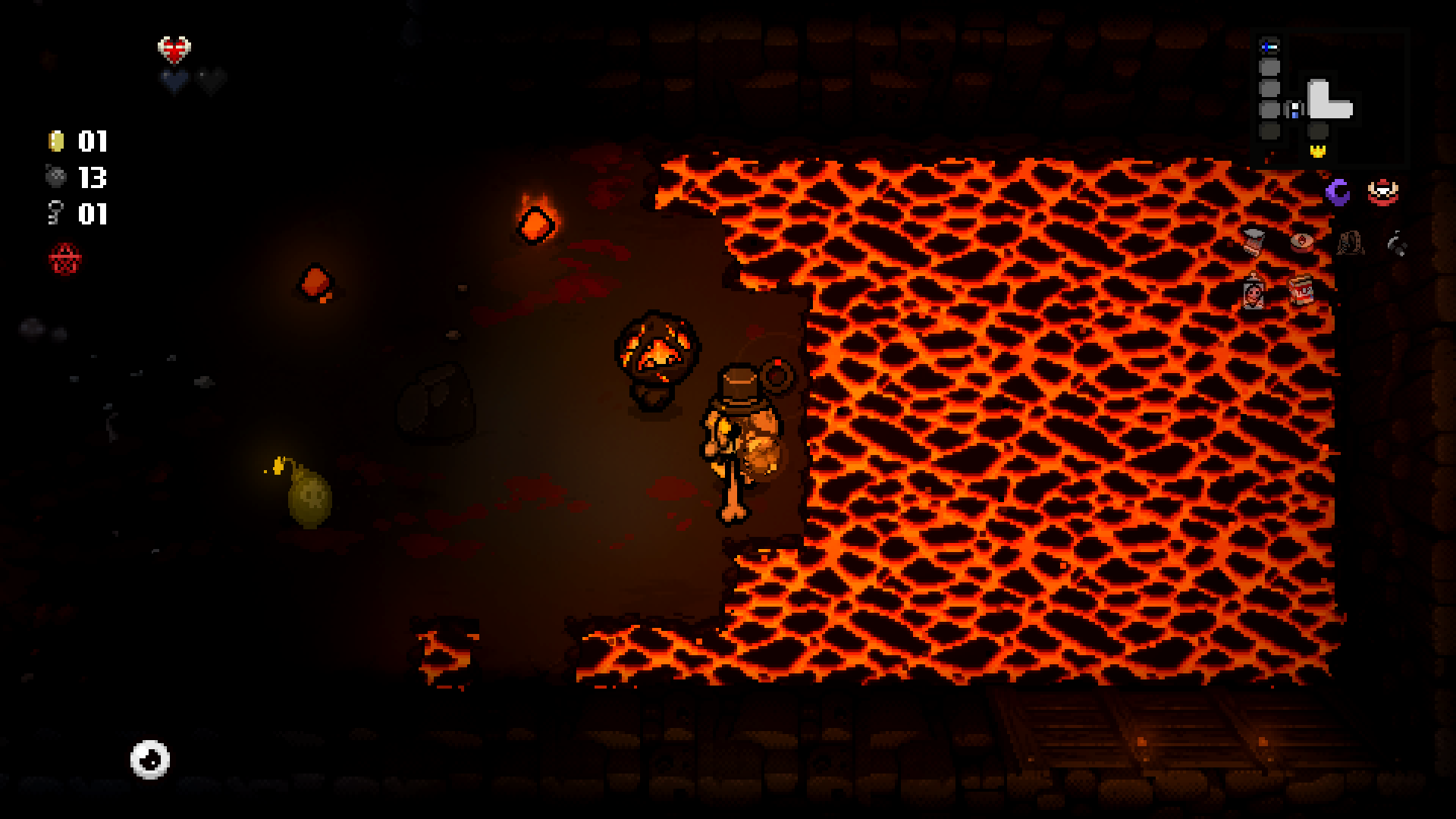Click the white eyeball pocket item
The image size is (1456, 819).
[149, 759]
